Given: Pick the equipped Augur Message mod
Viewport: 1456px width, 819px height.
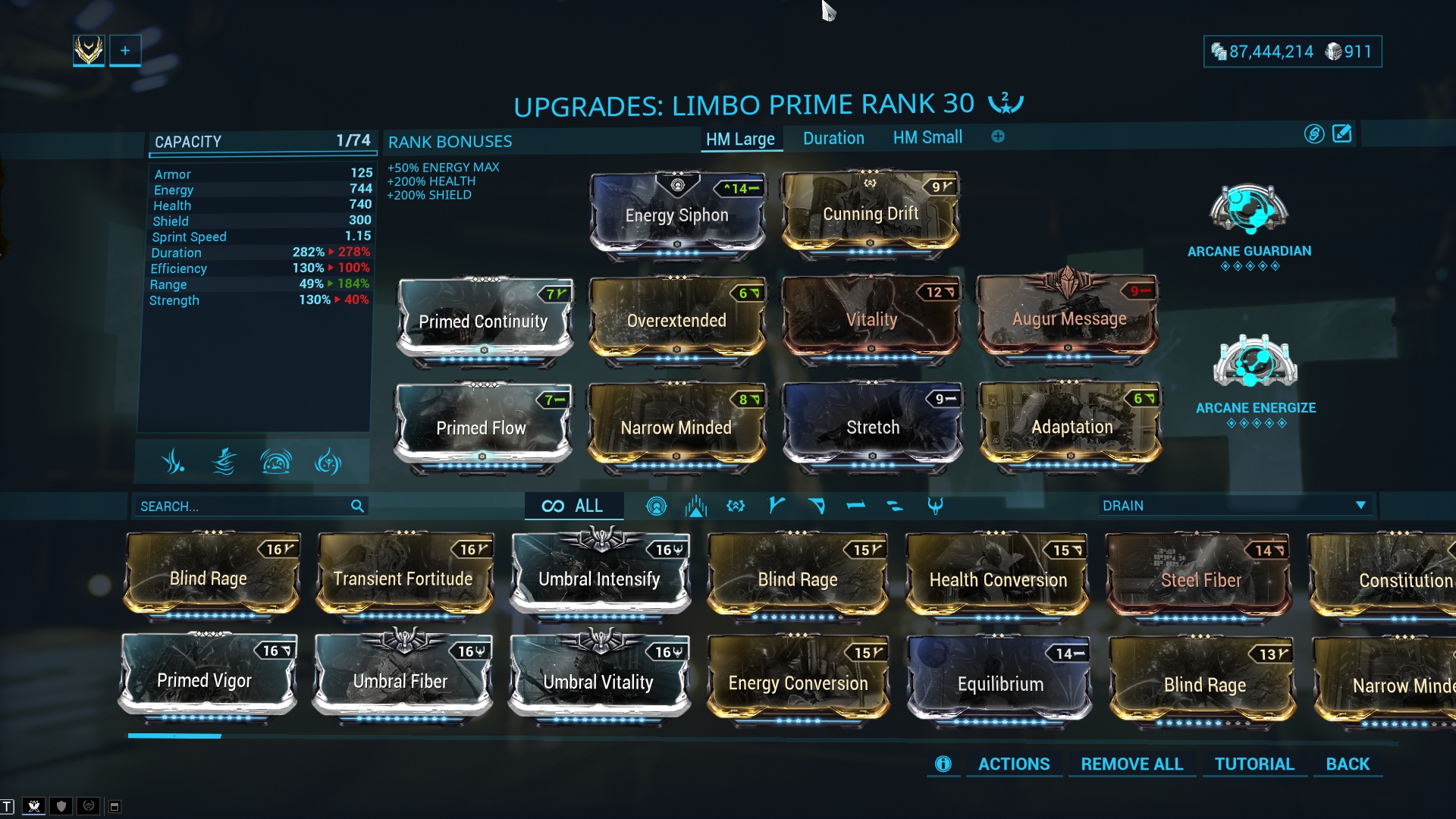Looking at the screenshot, I should click(1068, 319).
